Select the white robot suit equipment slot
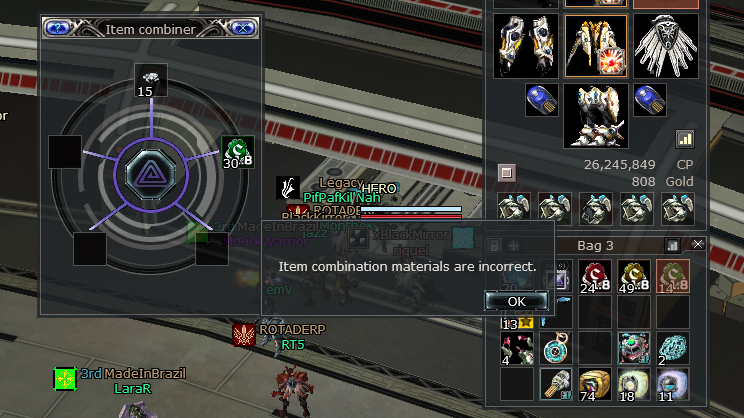 click(x=595, y=116)
